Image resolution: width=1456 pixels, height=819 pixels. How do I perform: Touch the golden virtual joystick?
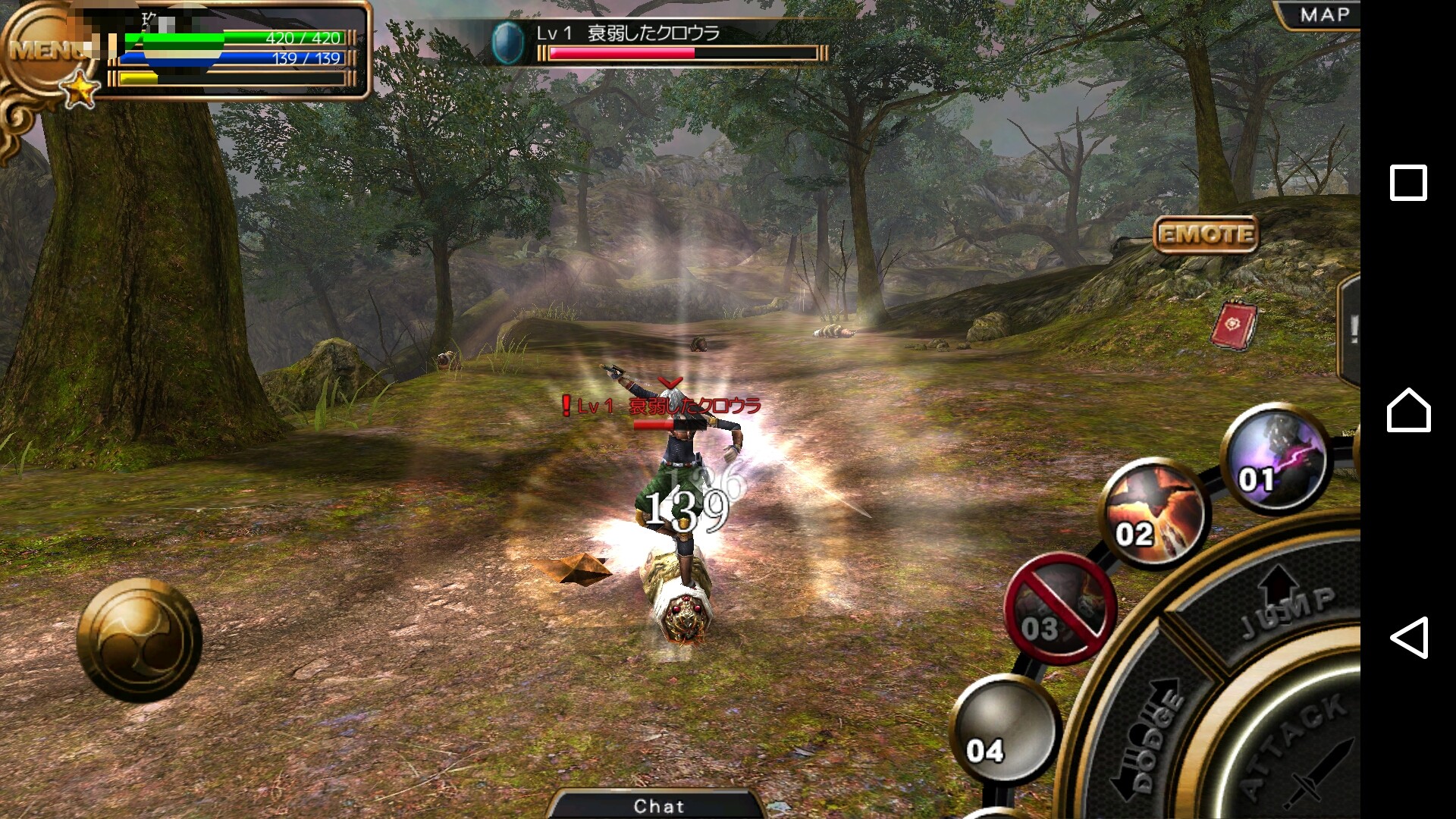click(140, 641)
